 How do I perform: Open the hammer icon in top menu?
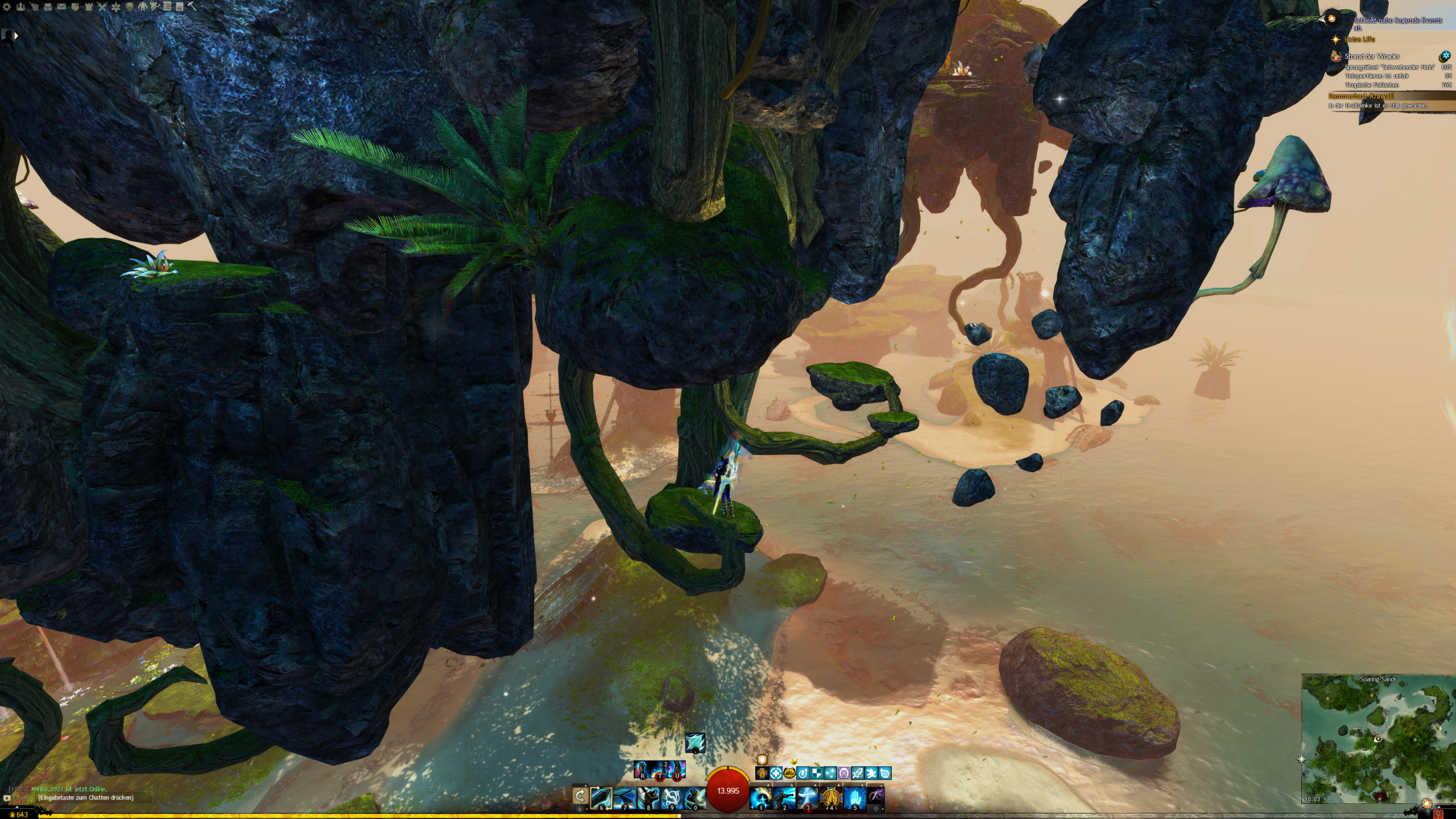tap(192, 7)
